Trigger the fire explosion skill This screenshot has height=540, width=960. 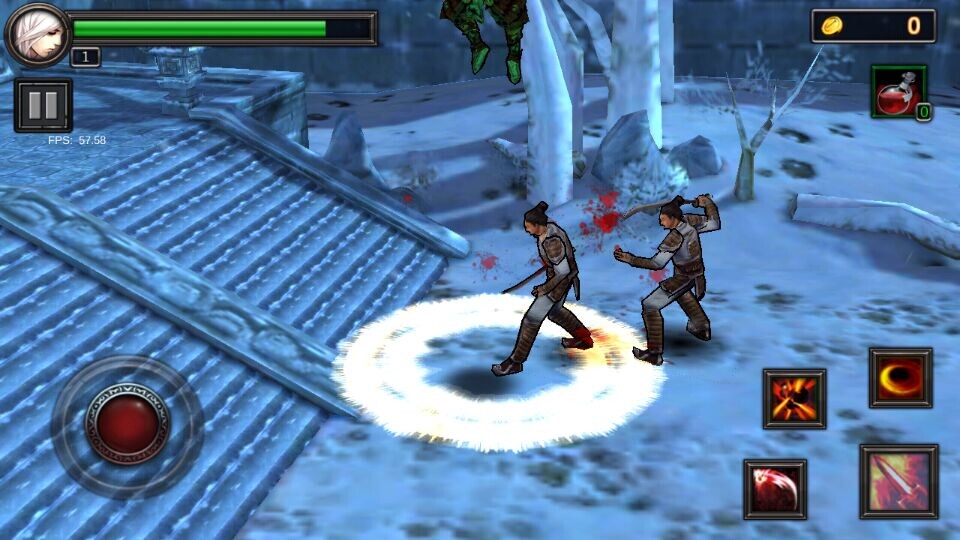[x=794, y=398]
